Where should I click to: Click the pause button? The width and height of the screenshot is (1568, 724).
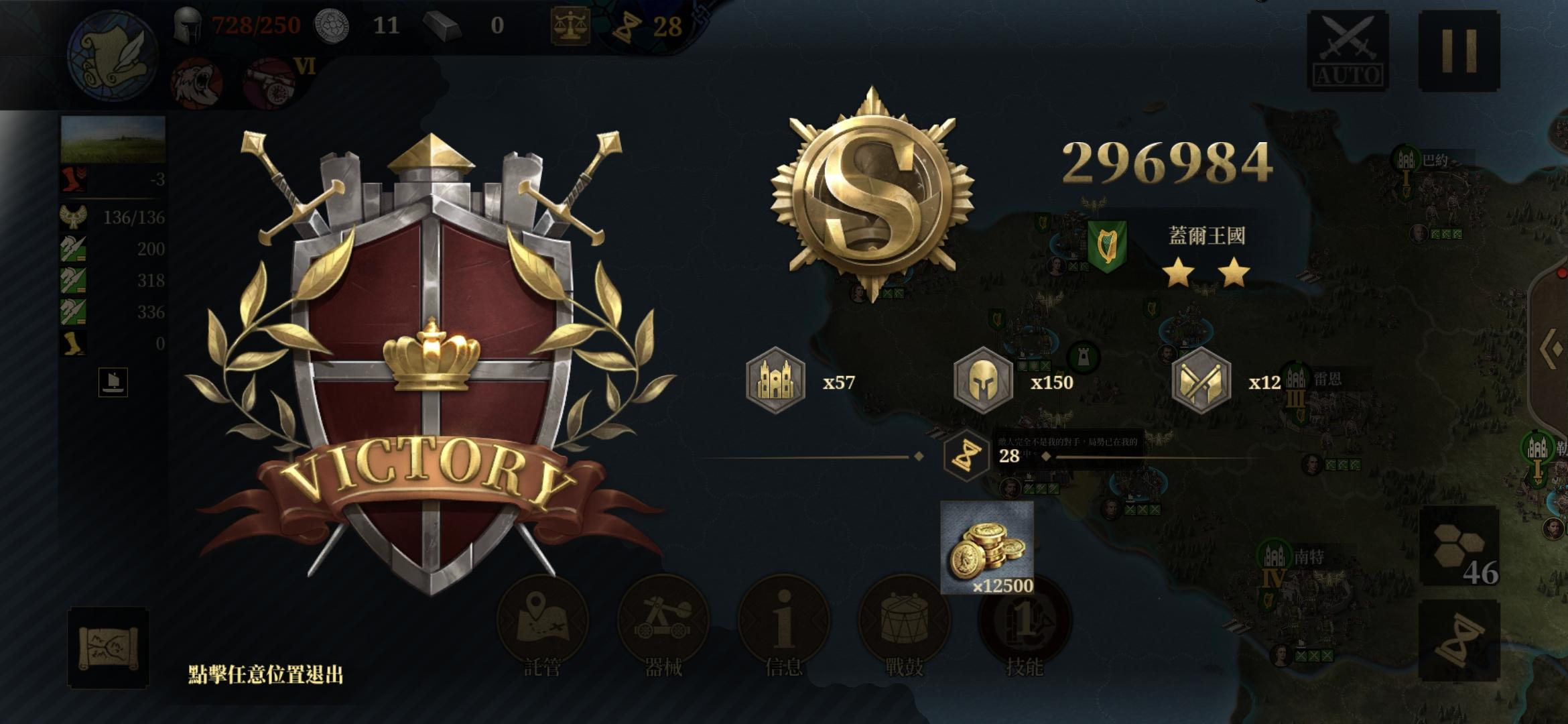[1459, 50]
